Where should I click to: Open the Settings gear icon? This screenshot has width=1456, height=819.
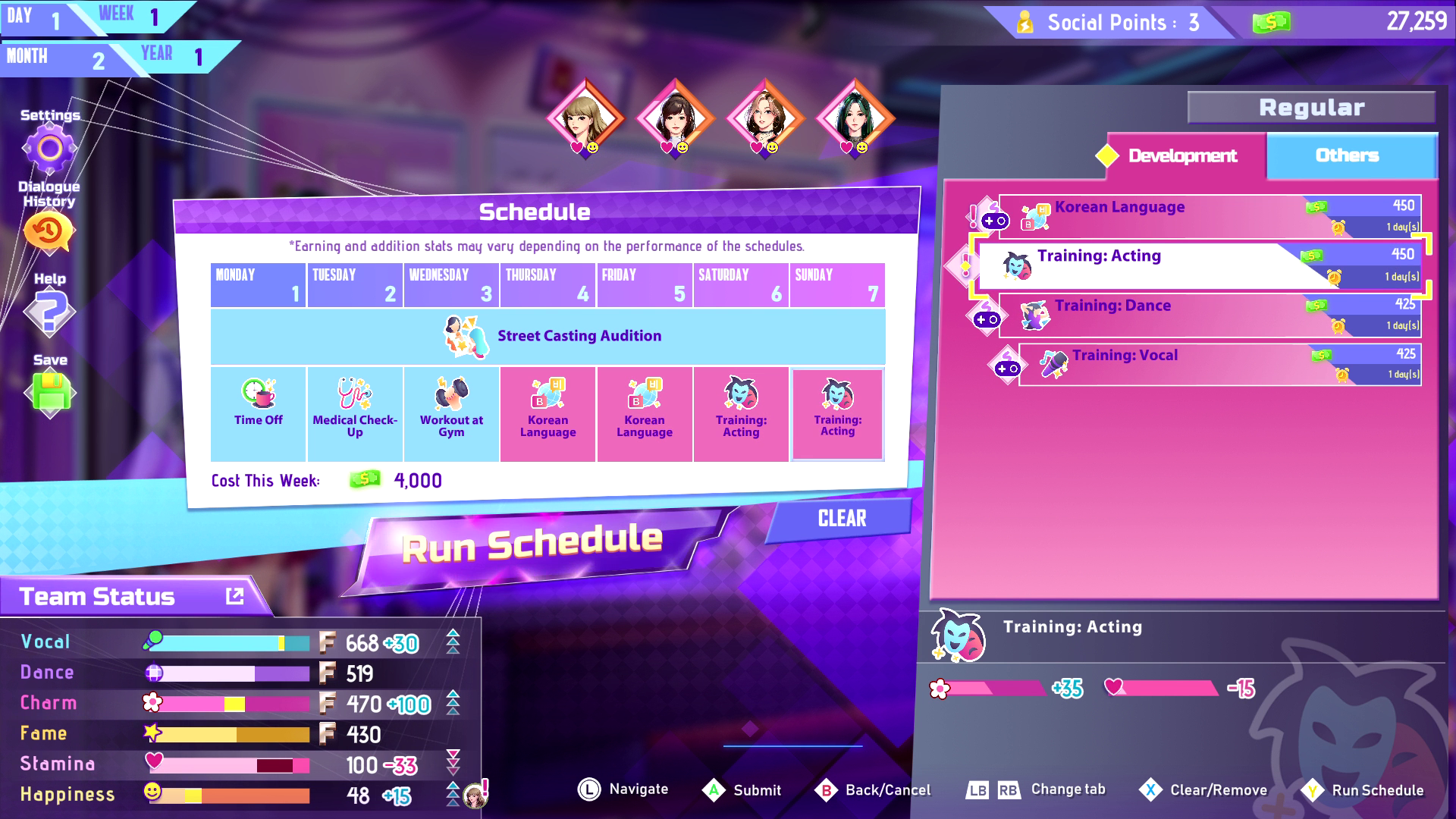(49, 146)
